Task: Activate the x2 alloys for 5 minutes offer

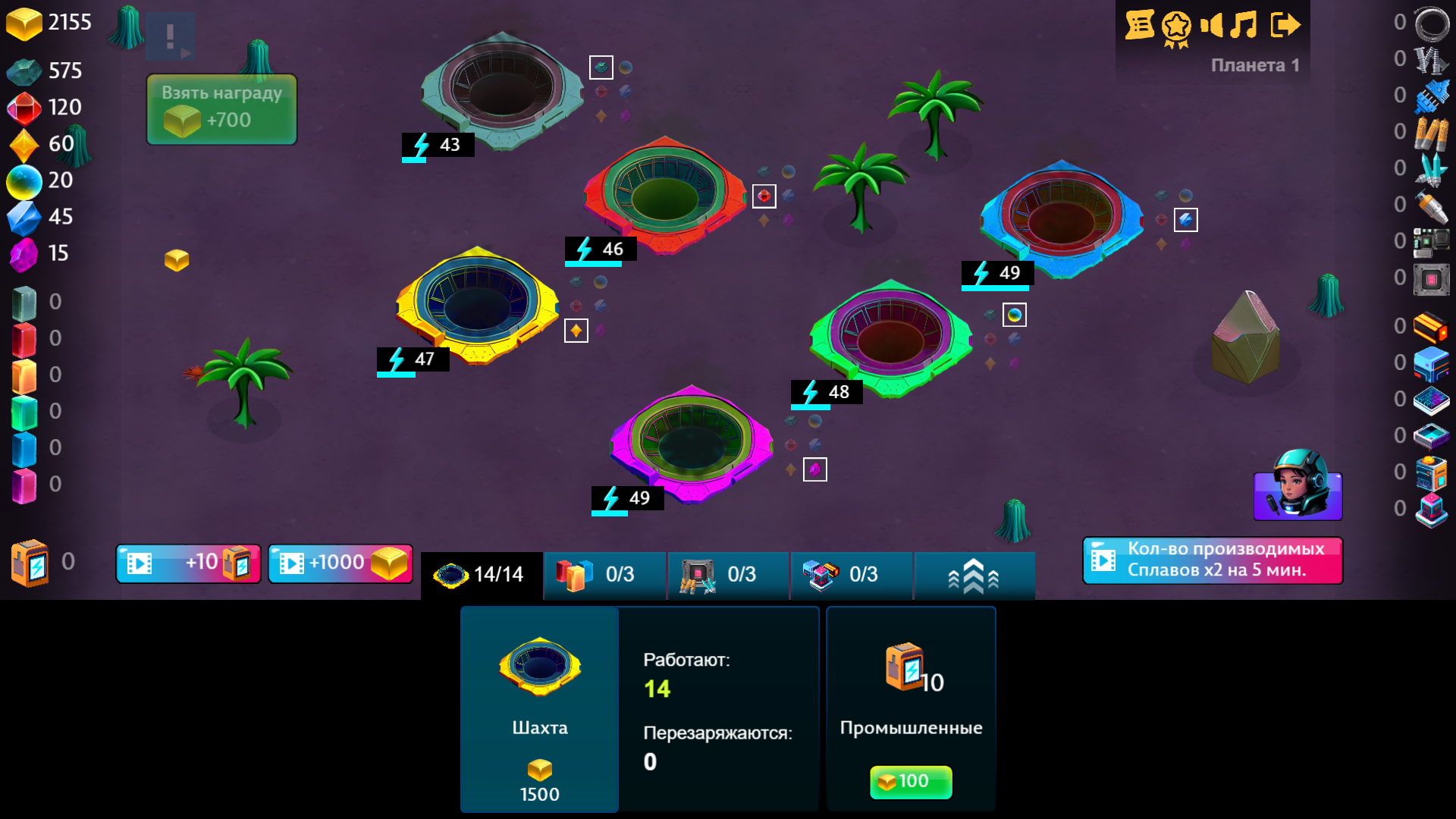Action: [x=1211, y=560]
